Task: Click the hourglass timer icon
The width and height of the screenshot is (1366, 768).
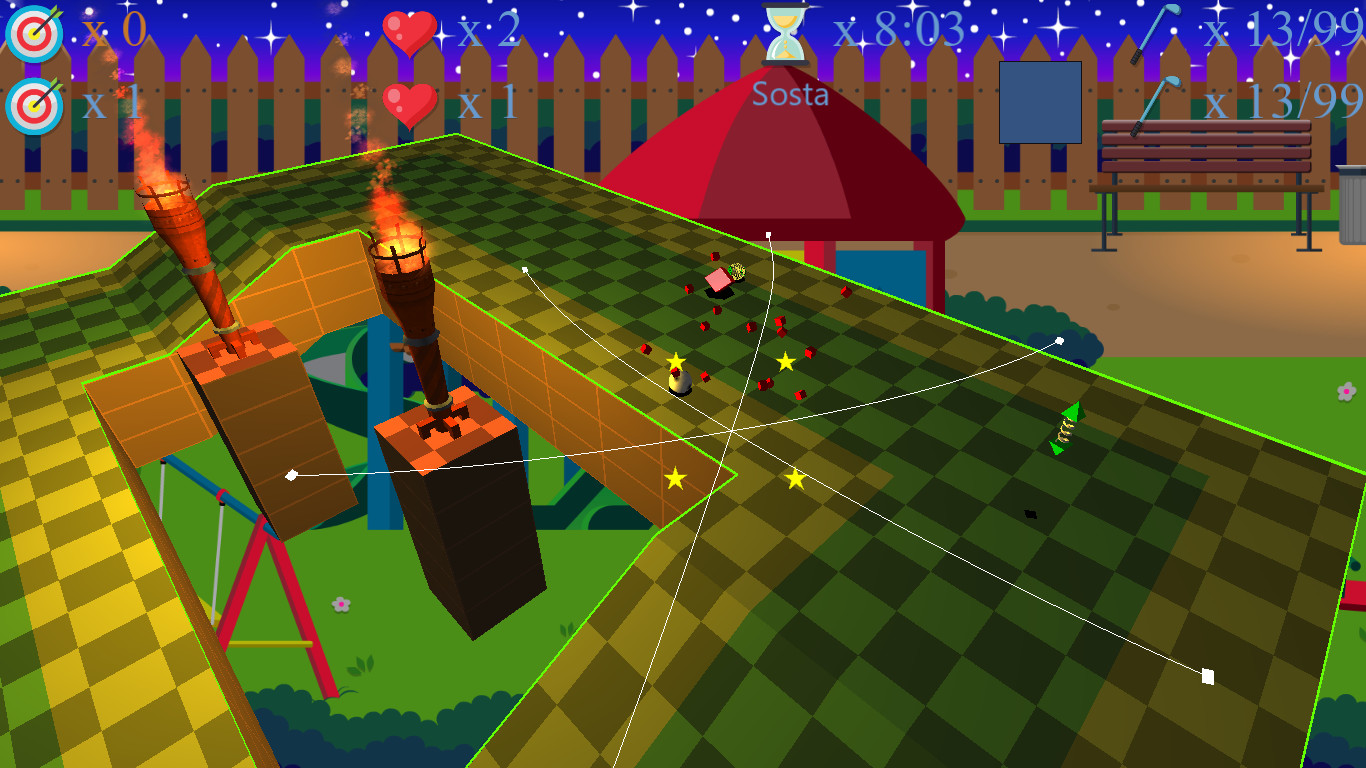Action: click(x=787, y=32)
